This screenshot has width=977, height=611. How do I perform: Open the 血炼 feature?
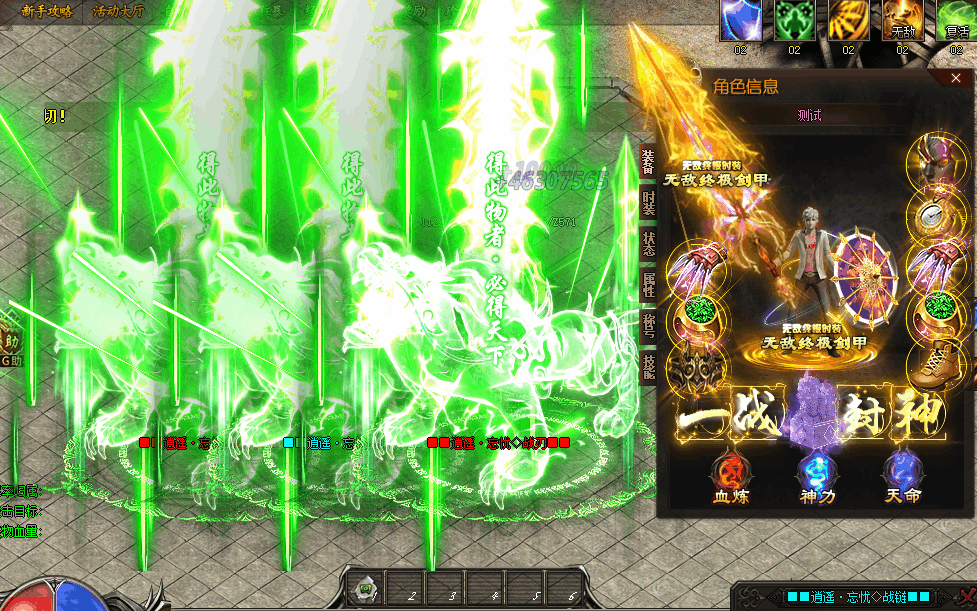click(x=728, y=475)
